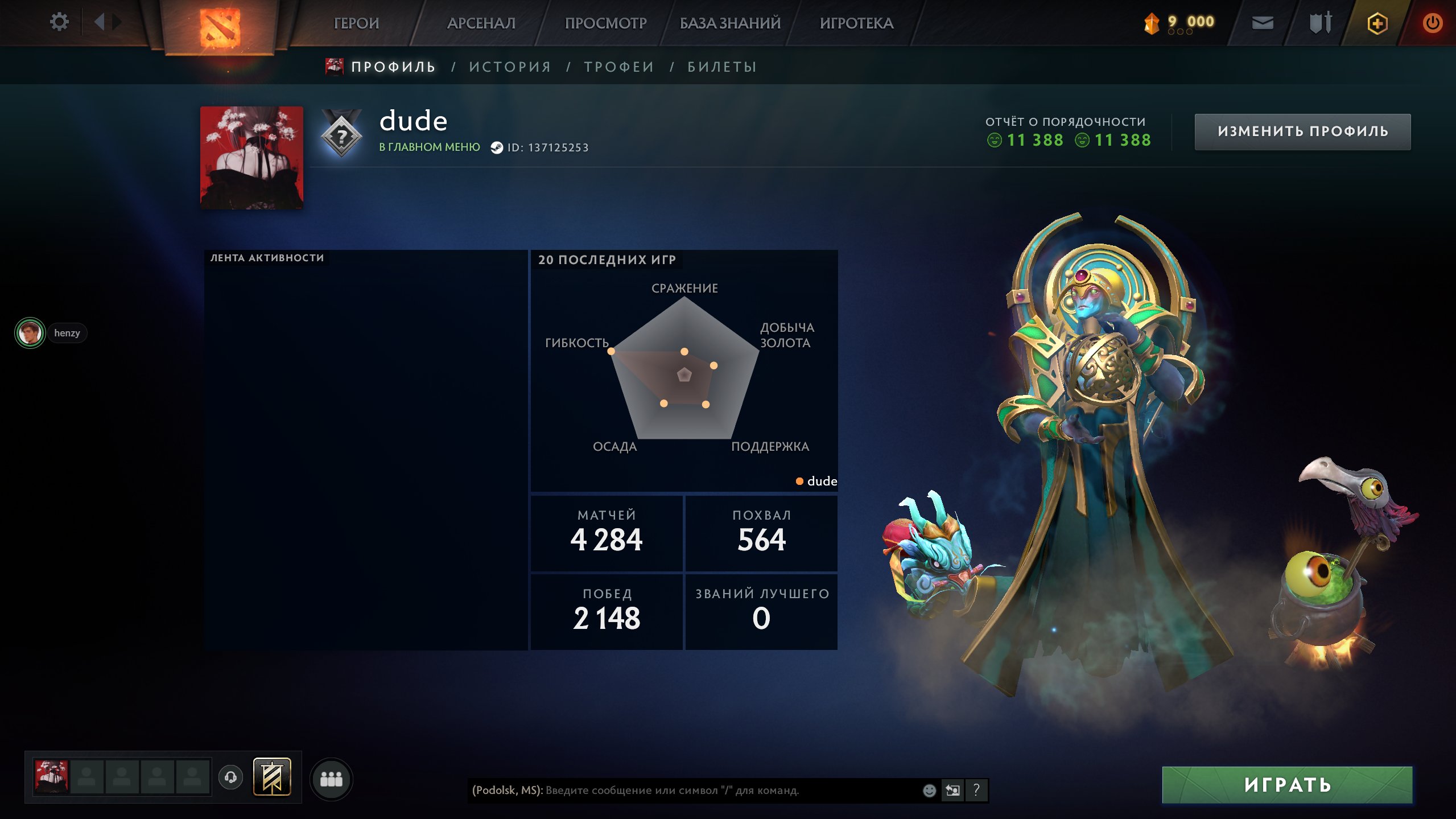Switch to the ТРОФЕИ profile tab
The width and height of the screenshot is (1456, 819).
pyautogui.click(x=617, y=67)
